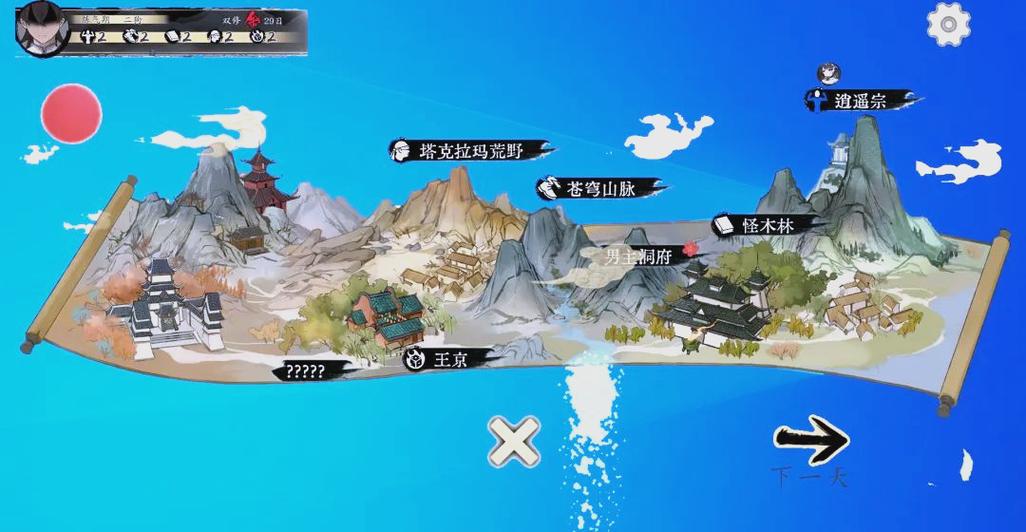Travel to 塔克拉玛荒野 on the map

click(470, 151)
